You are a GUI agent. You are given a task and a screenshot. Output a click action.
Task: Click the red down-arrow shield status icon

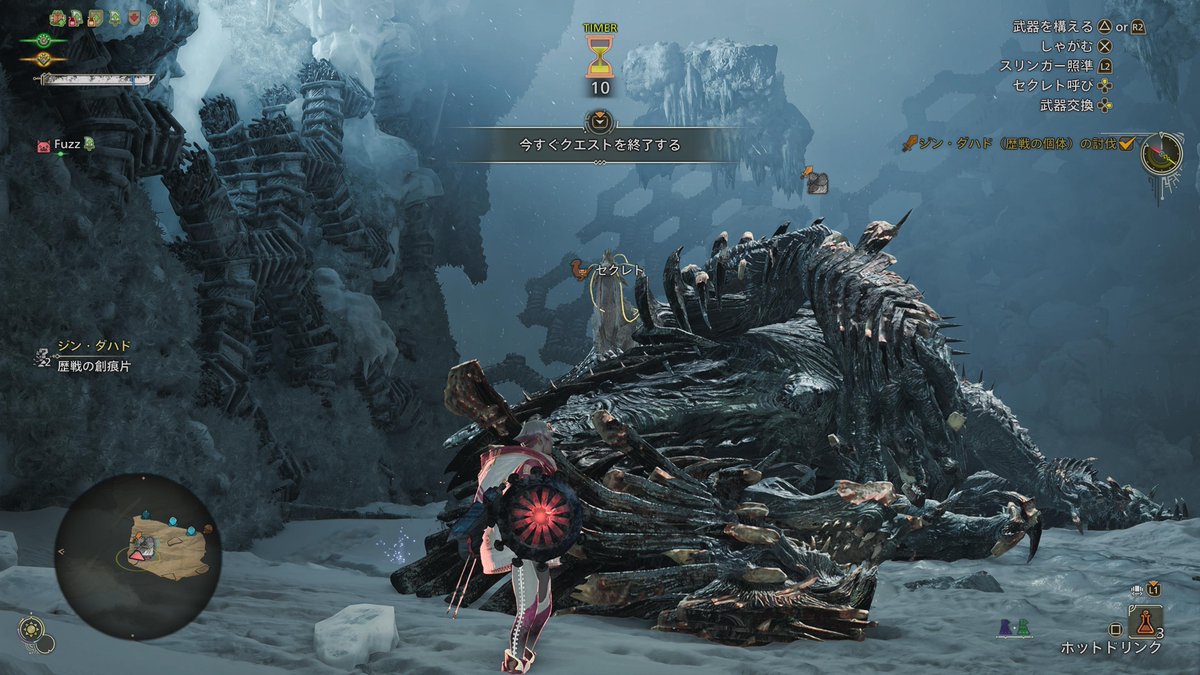(x=133, y=18)
